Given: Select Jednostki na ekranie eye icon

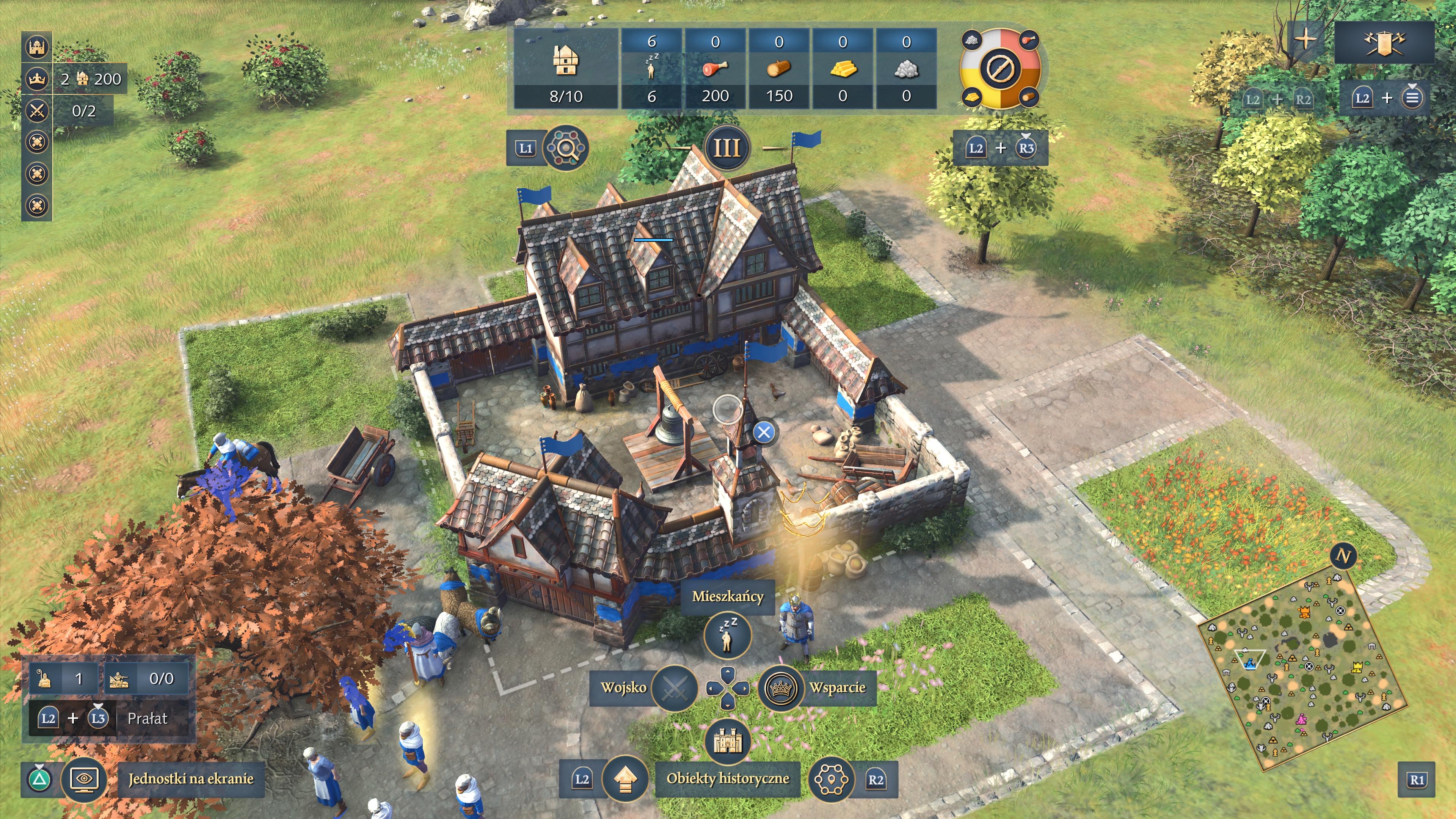Looking at the screenshot, I should click(x=84, y=780).
